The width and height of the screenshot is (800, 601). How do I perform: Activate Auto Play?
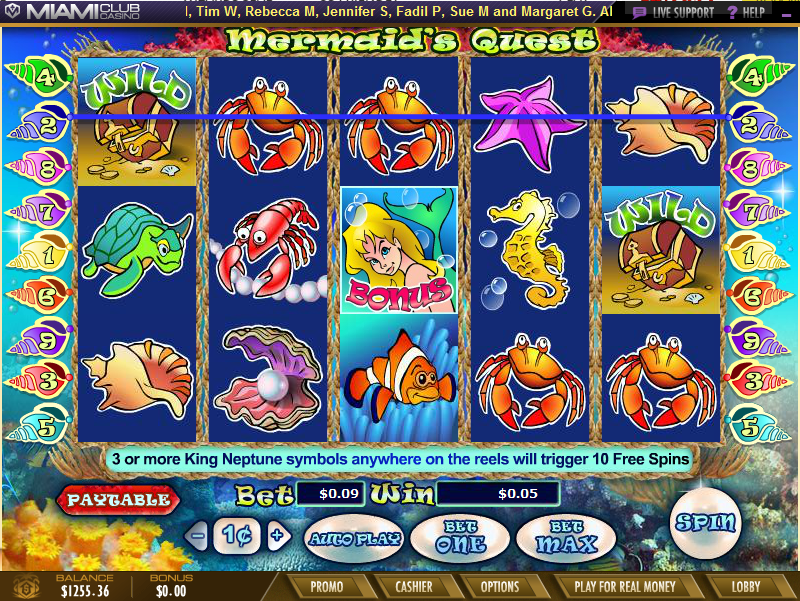pos(353,538)
